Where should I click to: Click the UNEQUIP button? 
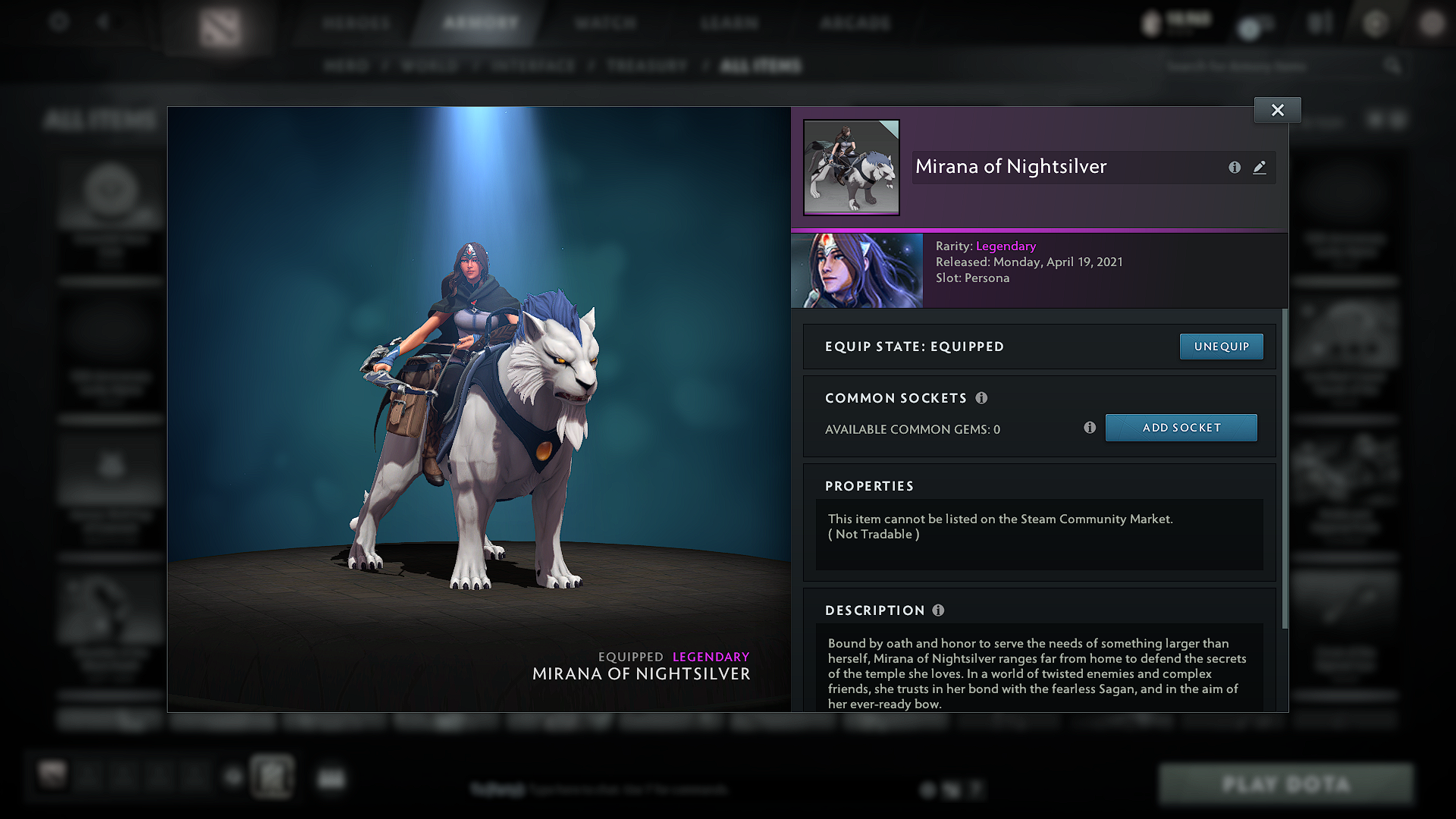click(x=1221, y=346)
